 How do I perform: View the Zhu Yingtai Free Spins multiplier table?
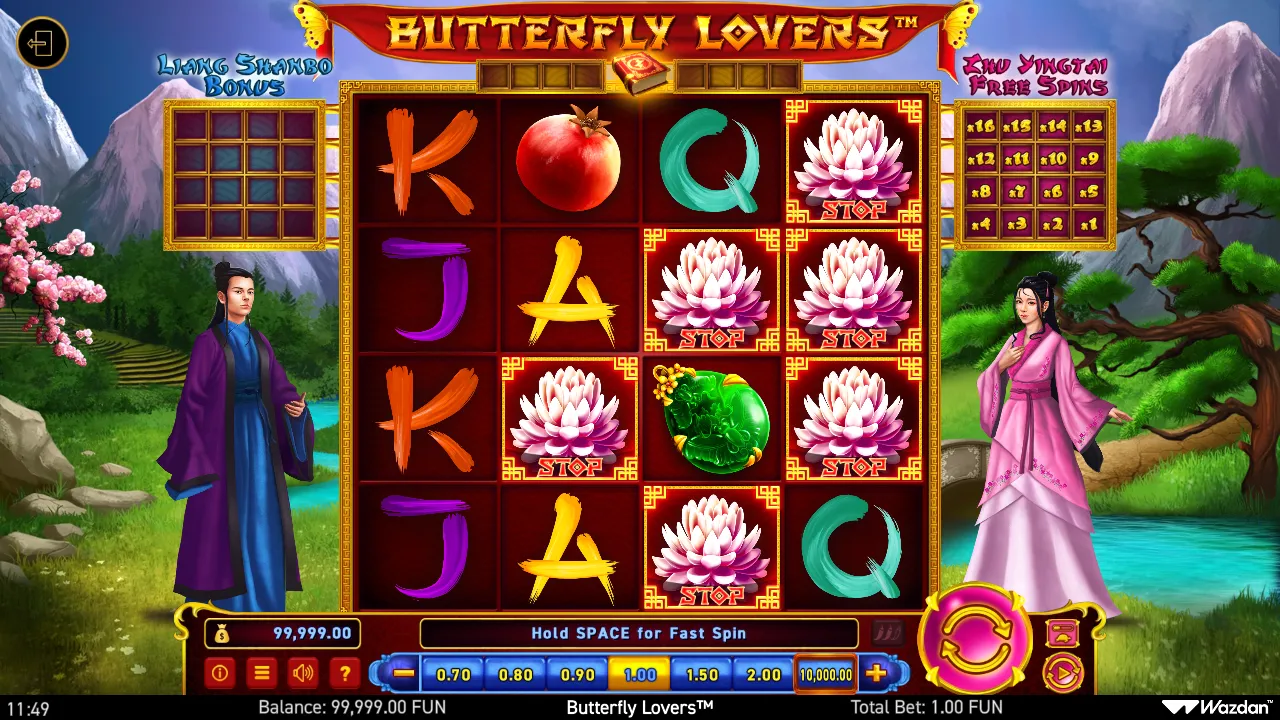pyautogui.click(x=1035, y=175)
